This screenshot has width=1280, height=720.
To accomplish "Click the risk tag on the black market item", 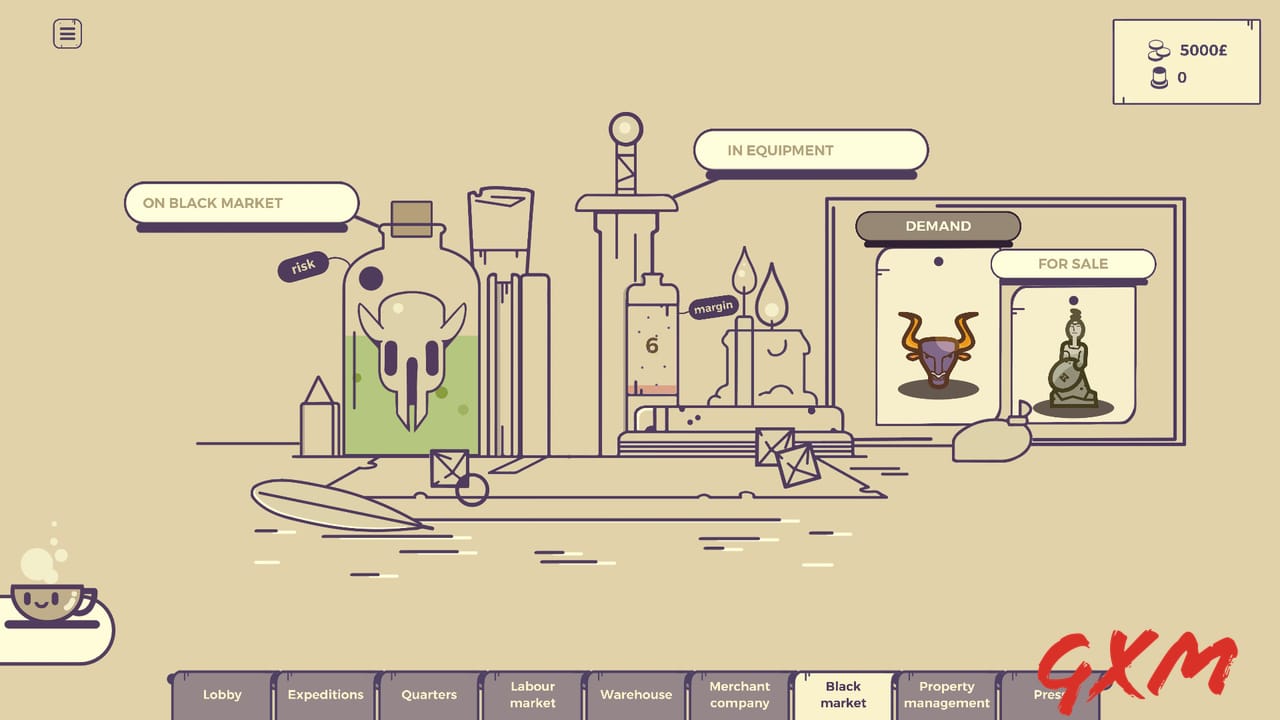I will (x=301, y=264).
